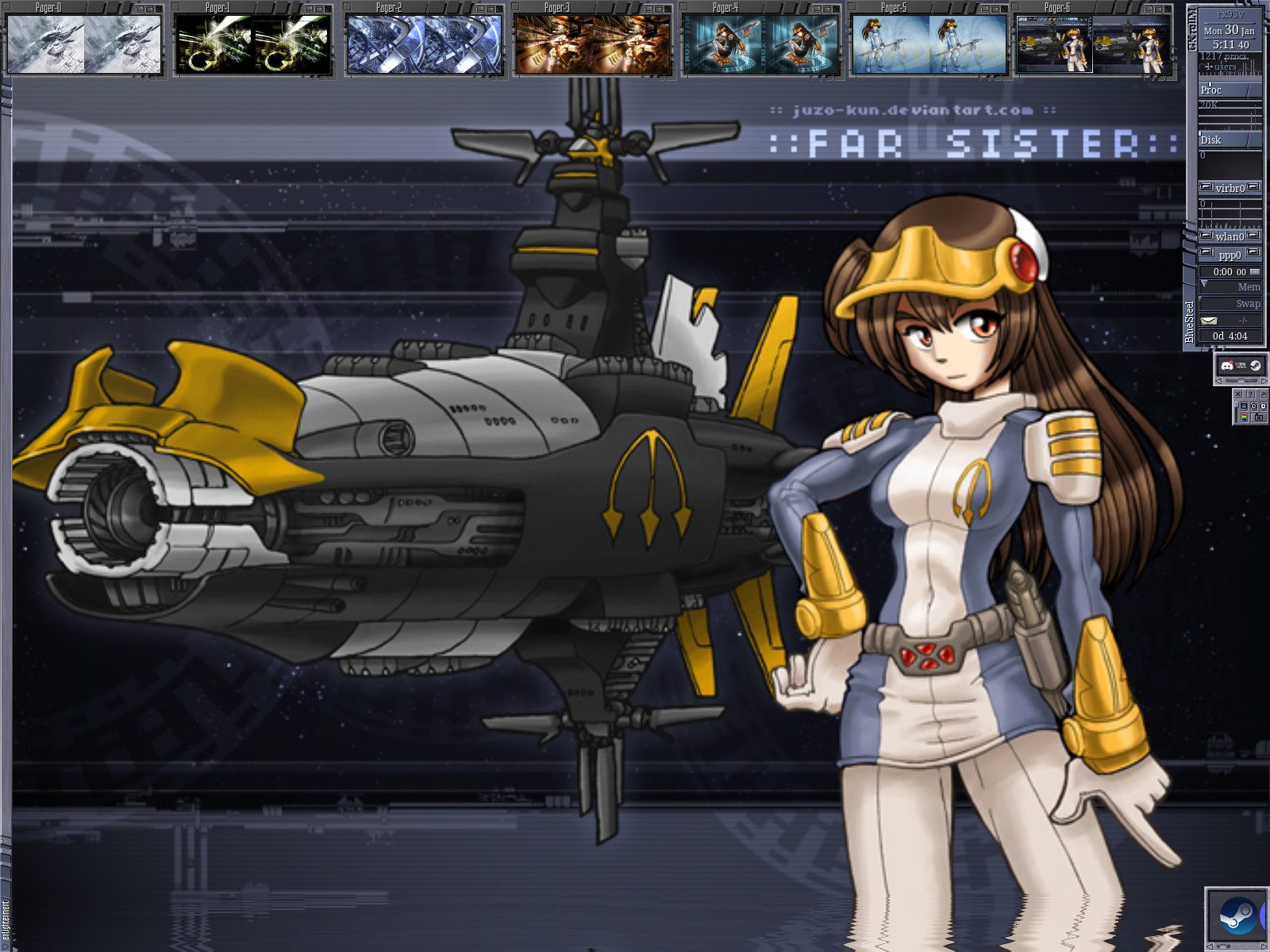1270x952 pixels.
Task: Select the Pager-2 desktop thumbnail
Action: coord(424,45)
